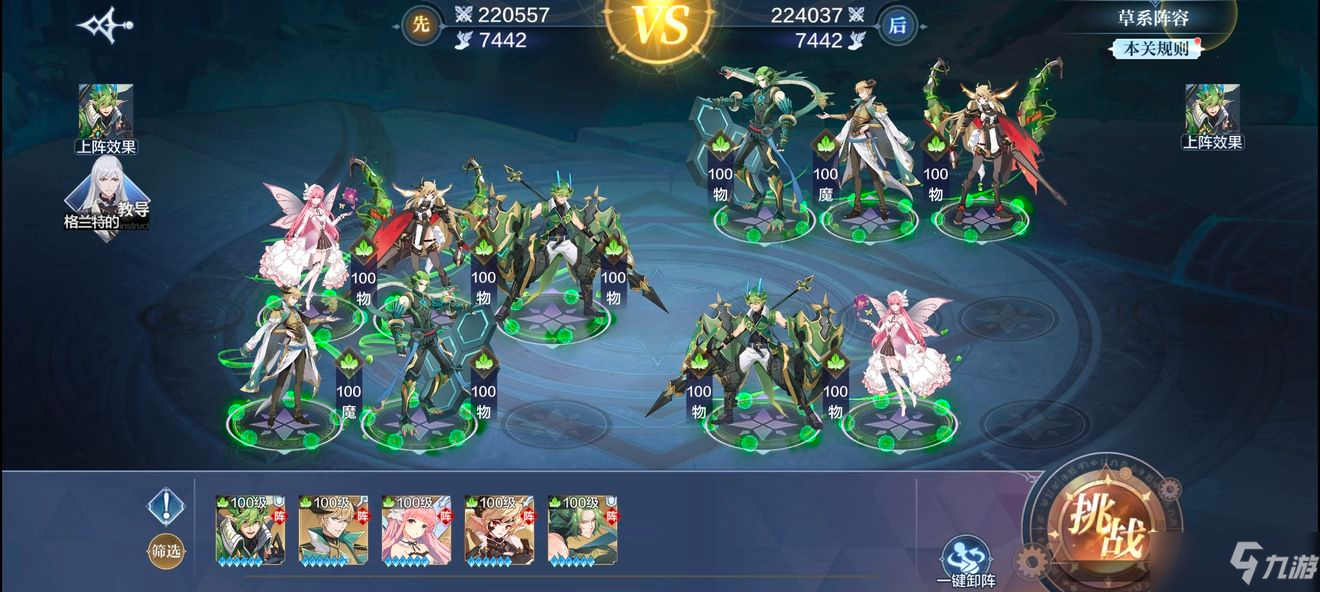Select the long green-haired hero card
The image size is (1320, 592).
[x=582, y=529]
